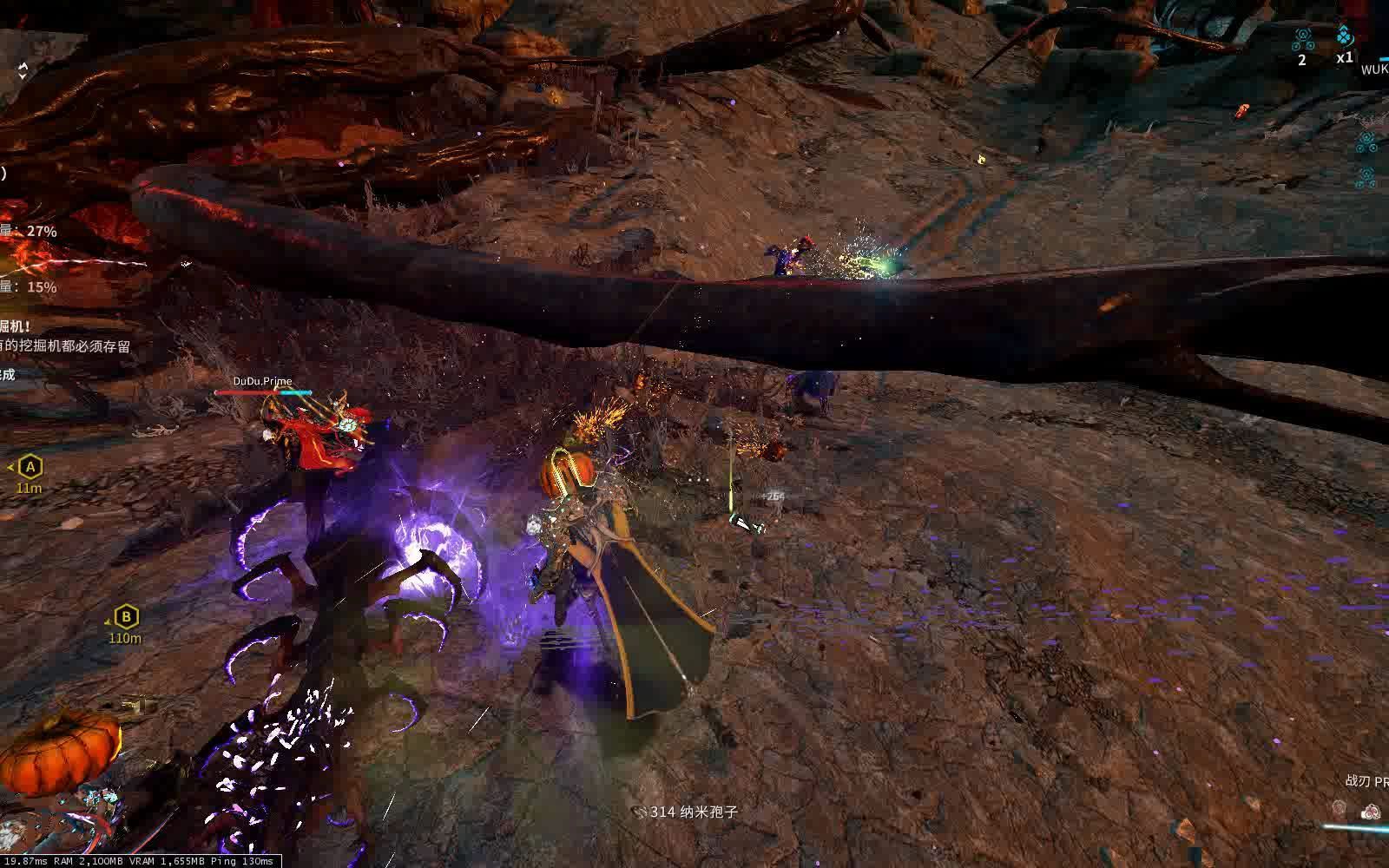Activate the cloud ability icon
The width and height of the screenshot is (1389, 868).
[x=1371, y=811]
